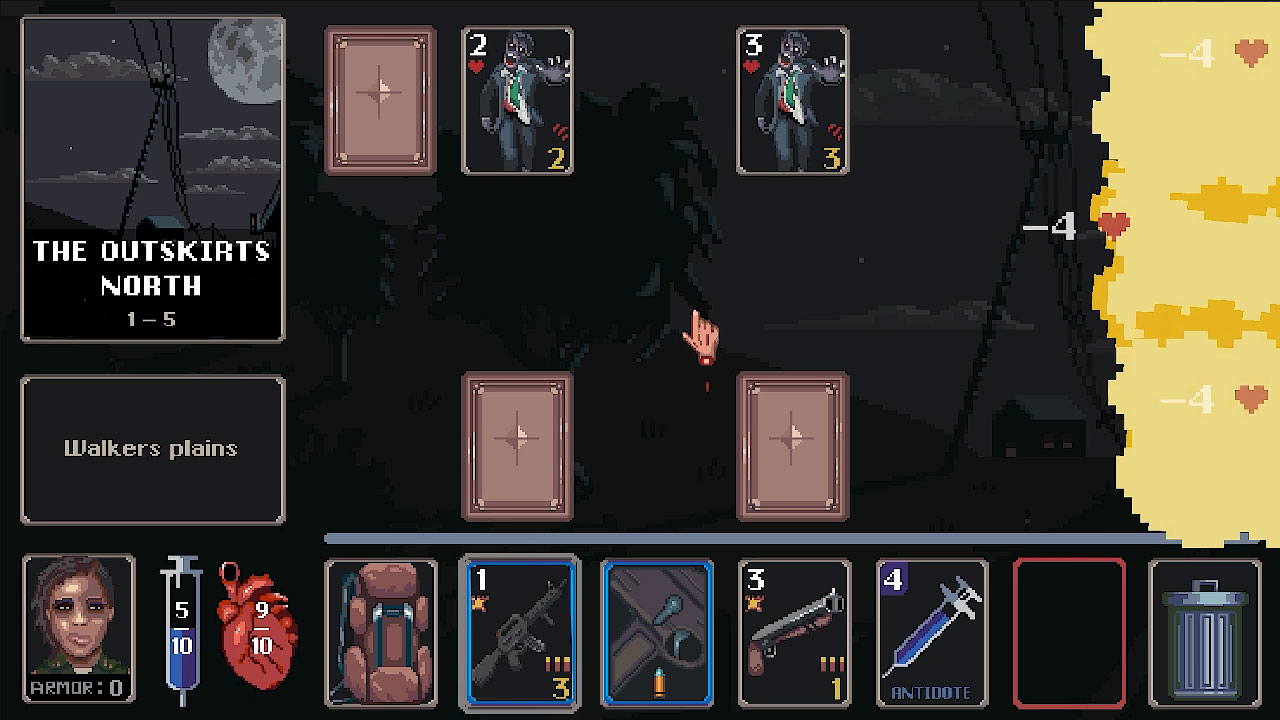Viewport: 1280px width, 720px height.
Task: Click the trash can discard icon
Action: tap(1204, 632)
